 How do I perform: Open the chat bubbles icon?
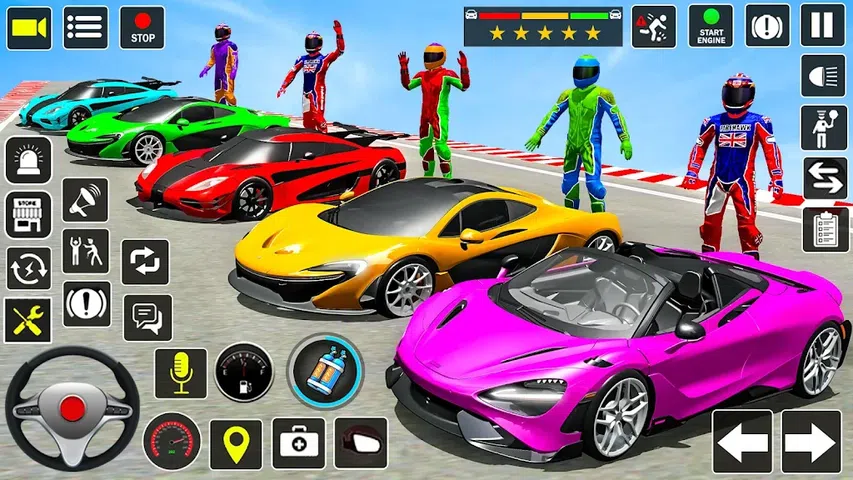[147, 317]
